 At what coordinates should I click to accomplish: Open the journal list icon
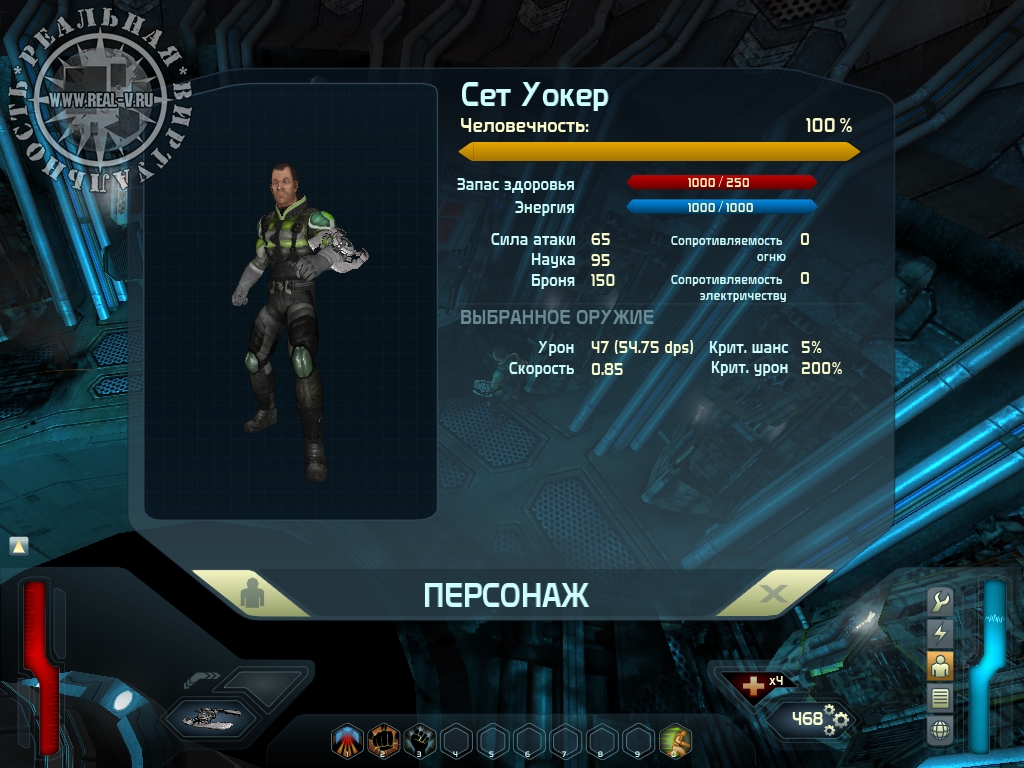pyautogui.click(x=940, y=697)
